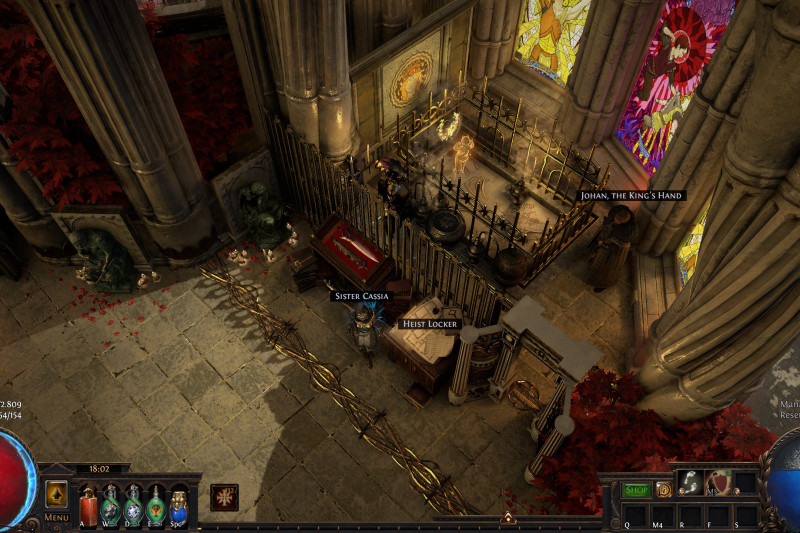
Task: Use the green flask labeled E
Action: pos(156,504)
